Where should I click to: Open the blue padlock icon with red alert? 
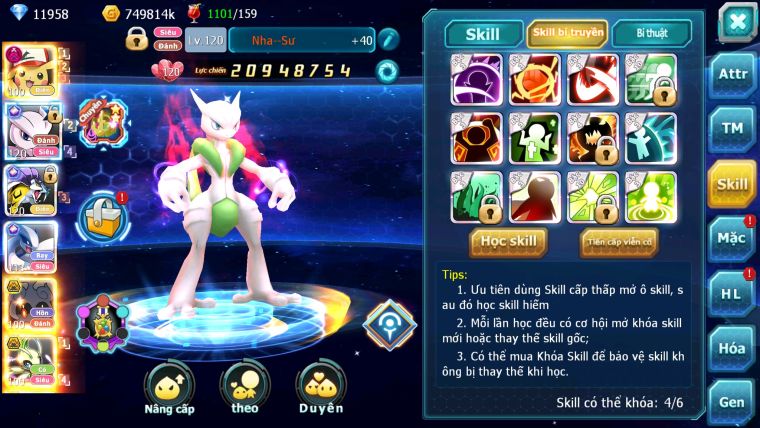click(102, 216)
